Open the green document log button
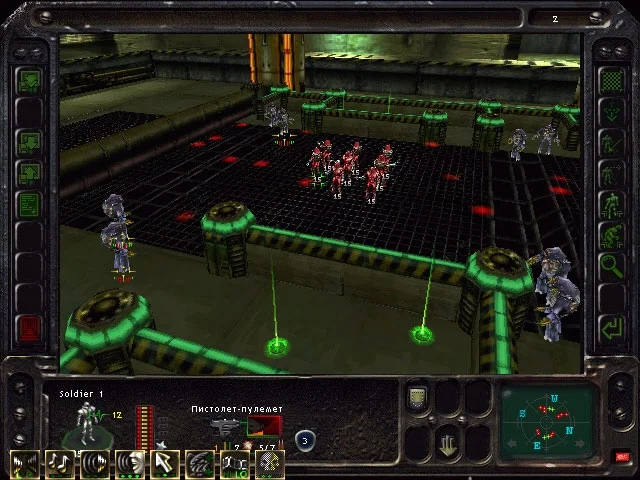 click(29, 205)
